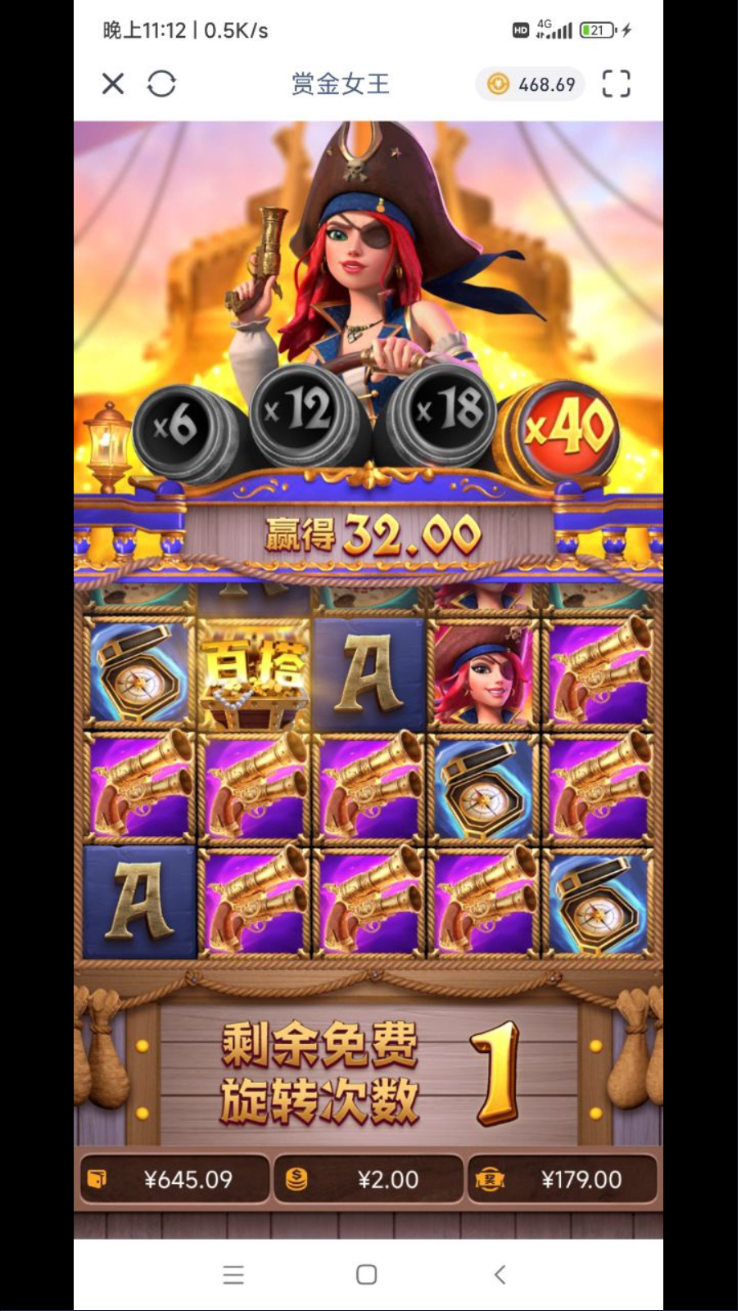Tap the ¥179.00 winnings panel
The height and width of the screenshot is (1311, 738).
(562, 1180)
